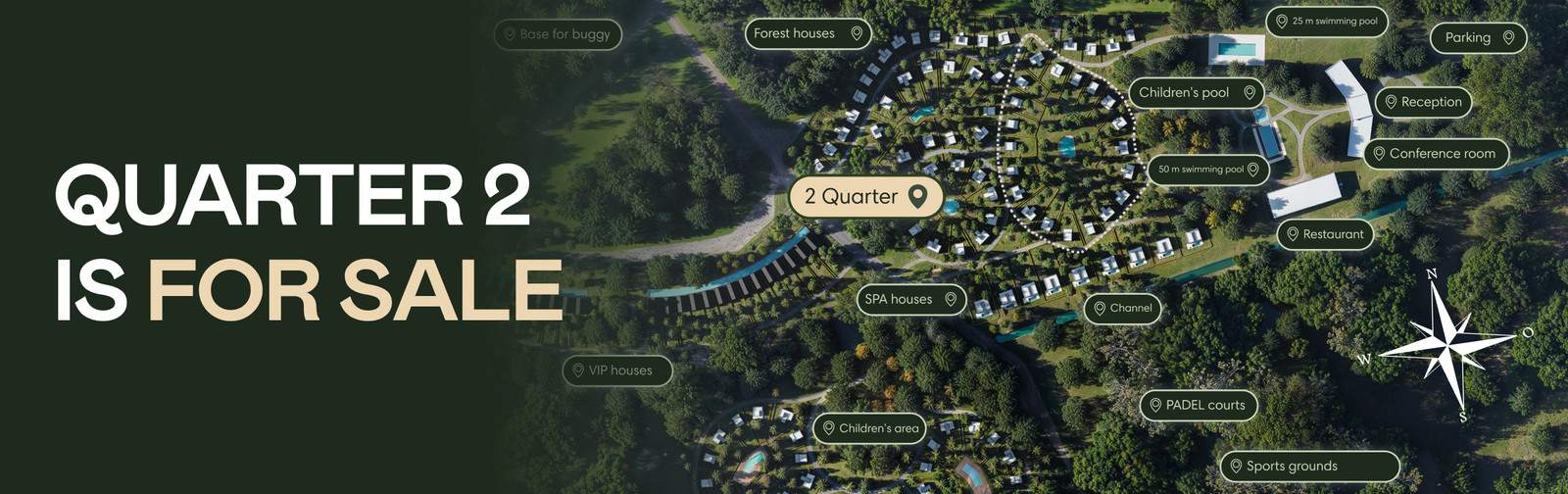Select the Parking map marker
This screenshot has width=1568, height=494.
tap(1478, 37)
